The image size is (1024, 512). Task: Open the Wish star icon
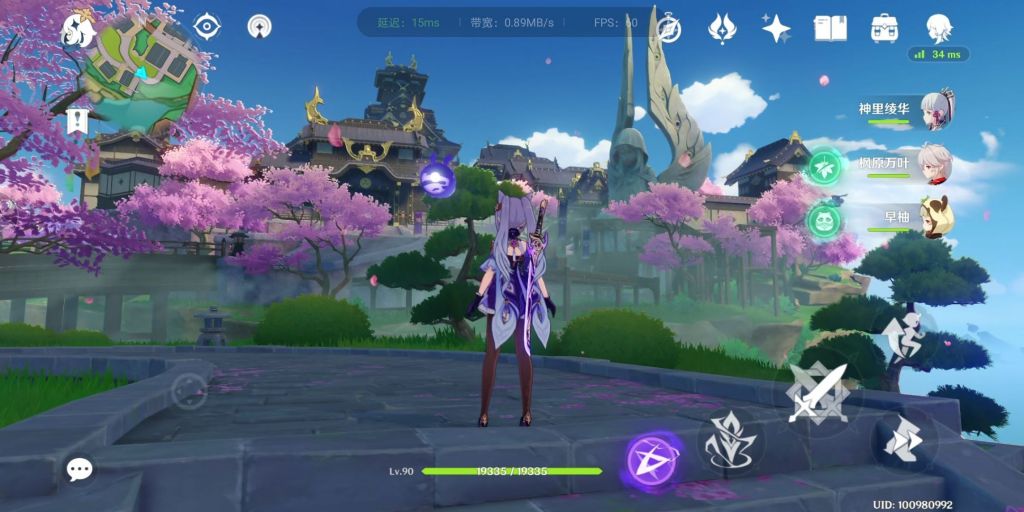775,28
